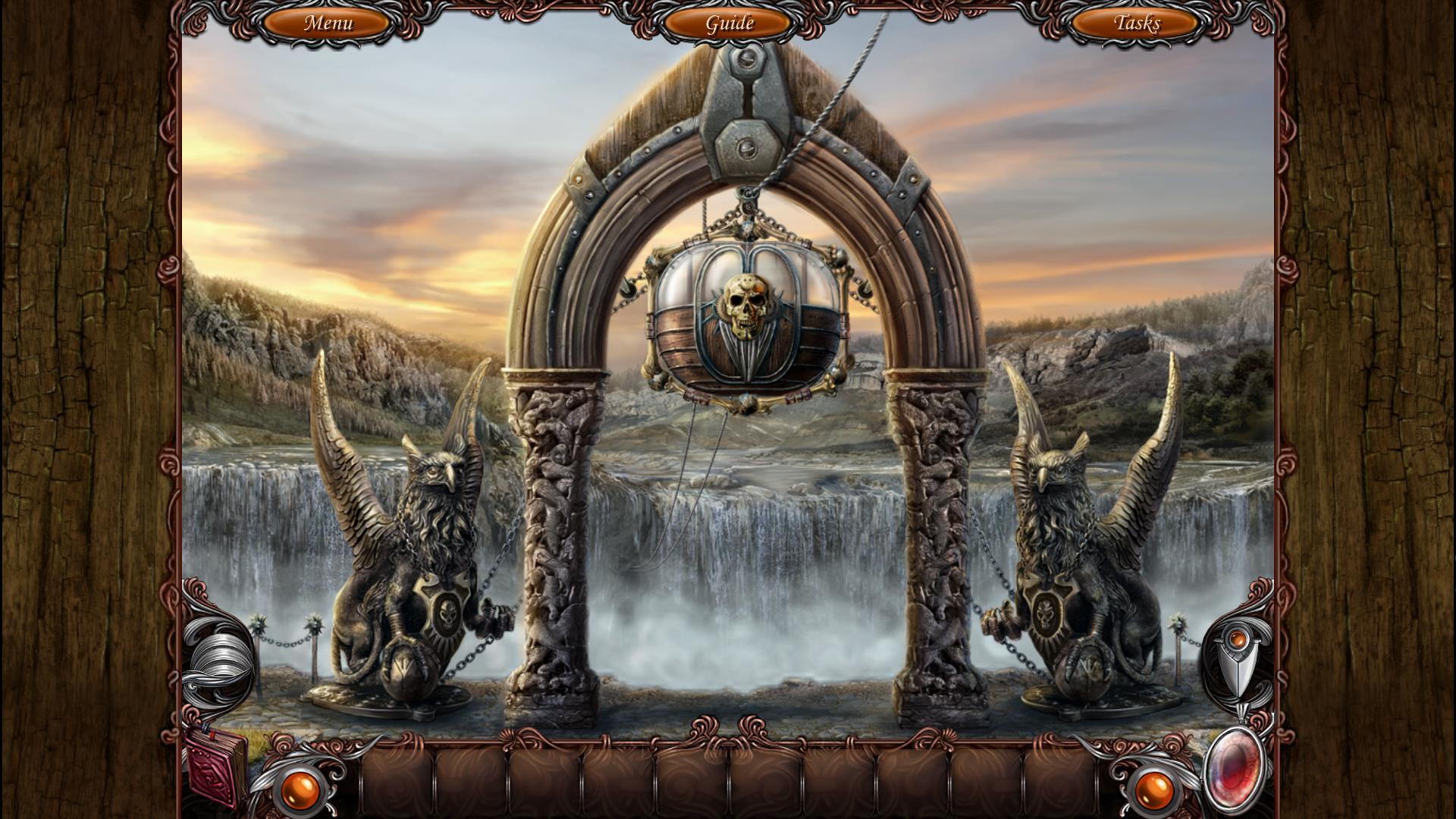1456x819 pixels.
Task: Open the Menu
Action: [328, 23]
